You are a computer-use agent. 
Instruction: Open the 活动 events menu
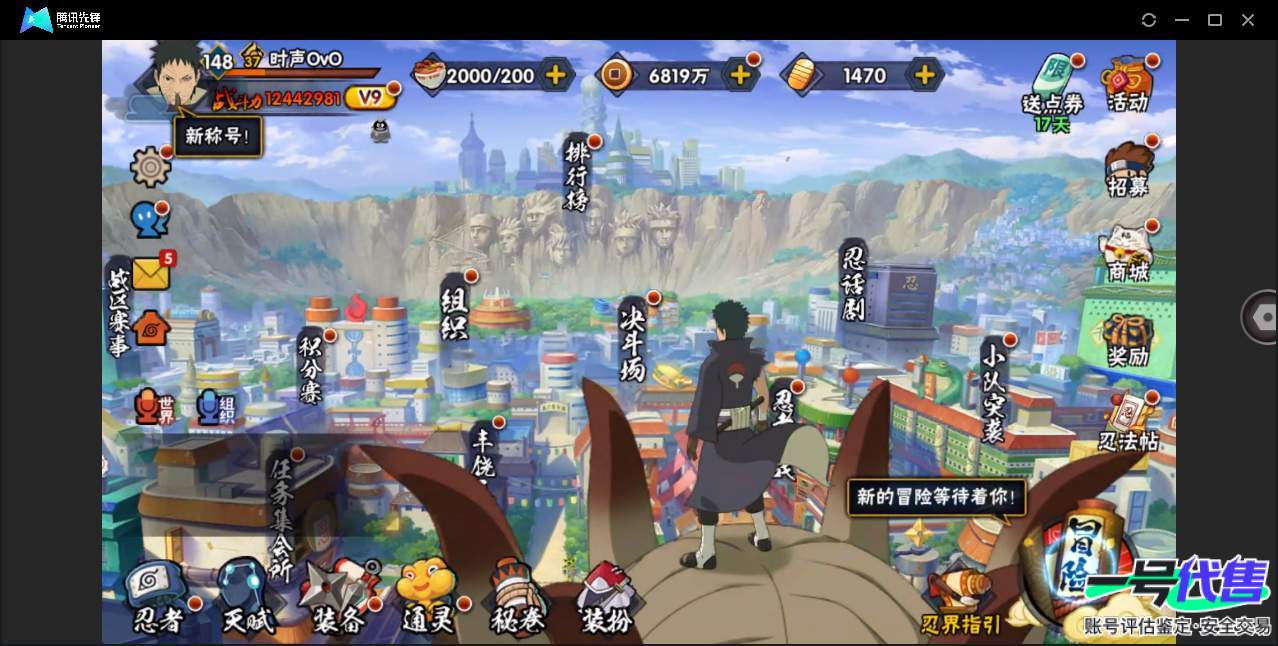[1128, 84]
